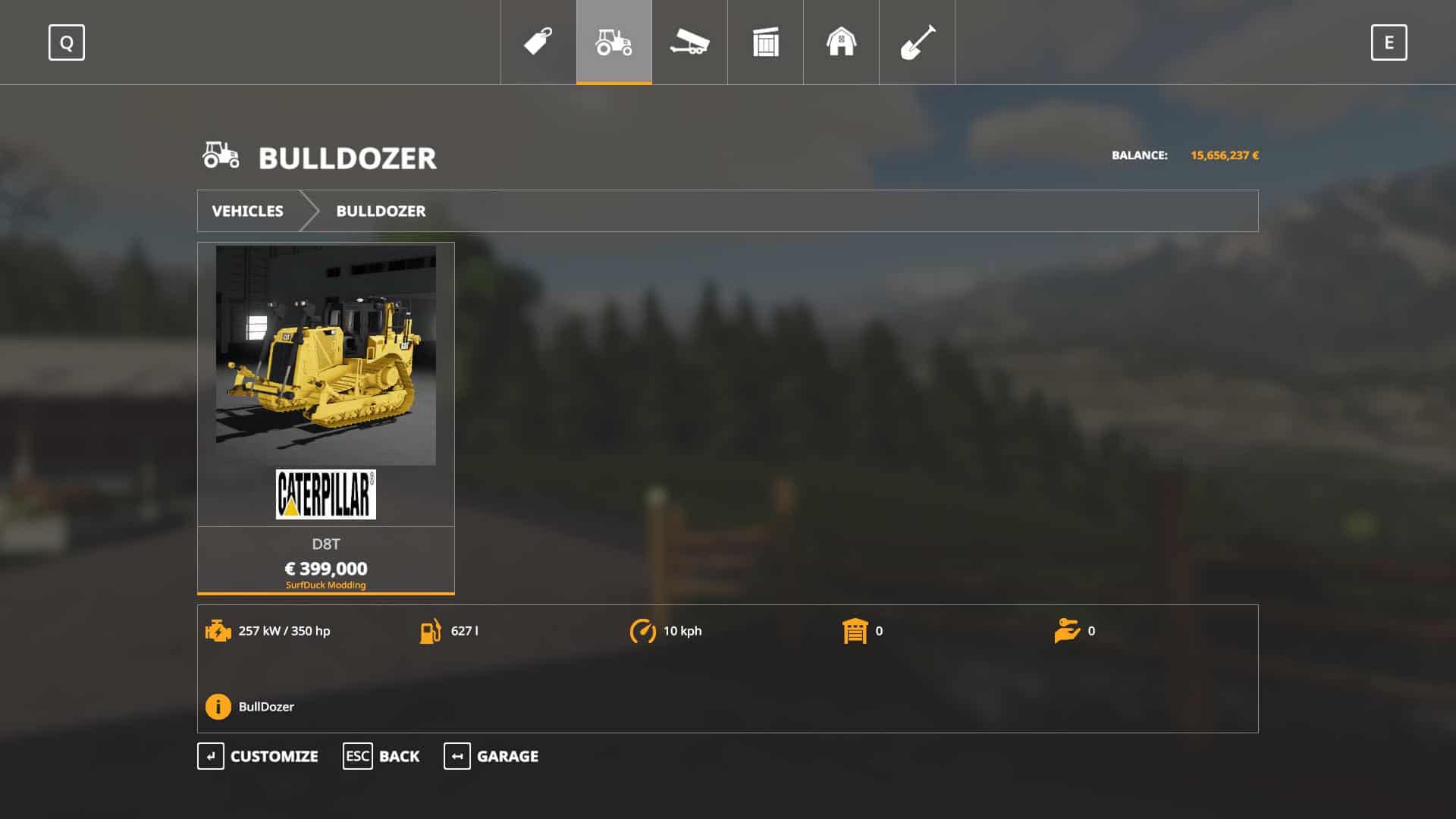Open the trailer tools tab
The width and height of the screenshot is (1456, 819).
coord(689,42)
